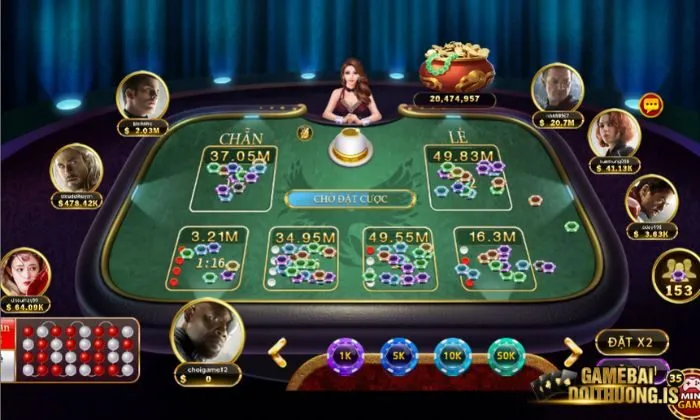The image size is (700, 420).
Task: Open the orange chat bubble
Action: [x=652, y=103]
